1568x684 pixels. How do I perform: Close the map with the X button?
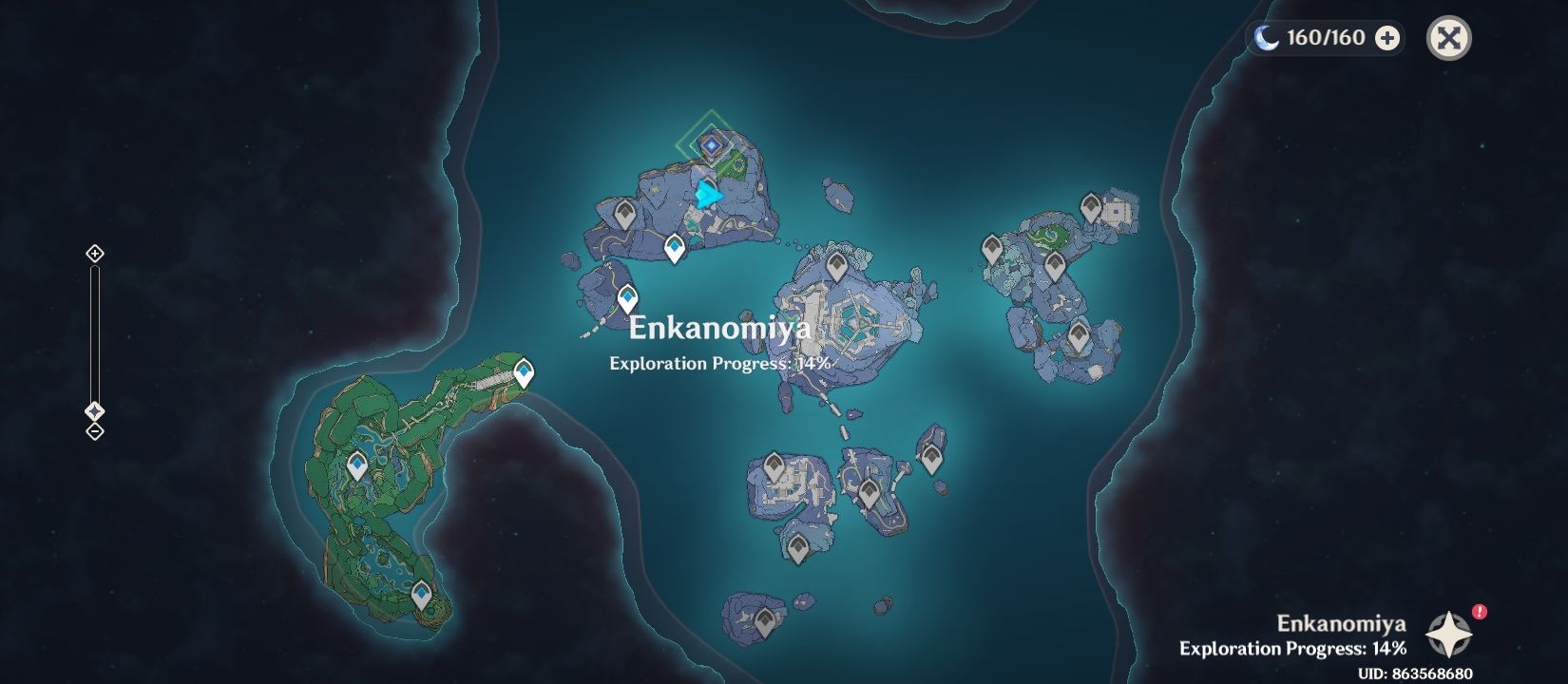point(1448,39)
